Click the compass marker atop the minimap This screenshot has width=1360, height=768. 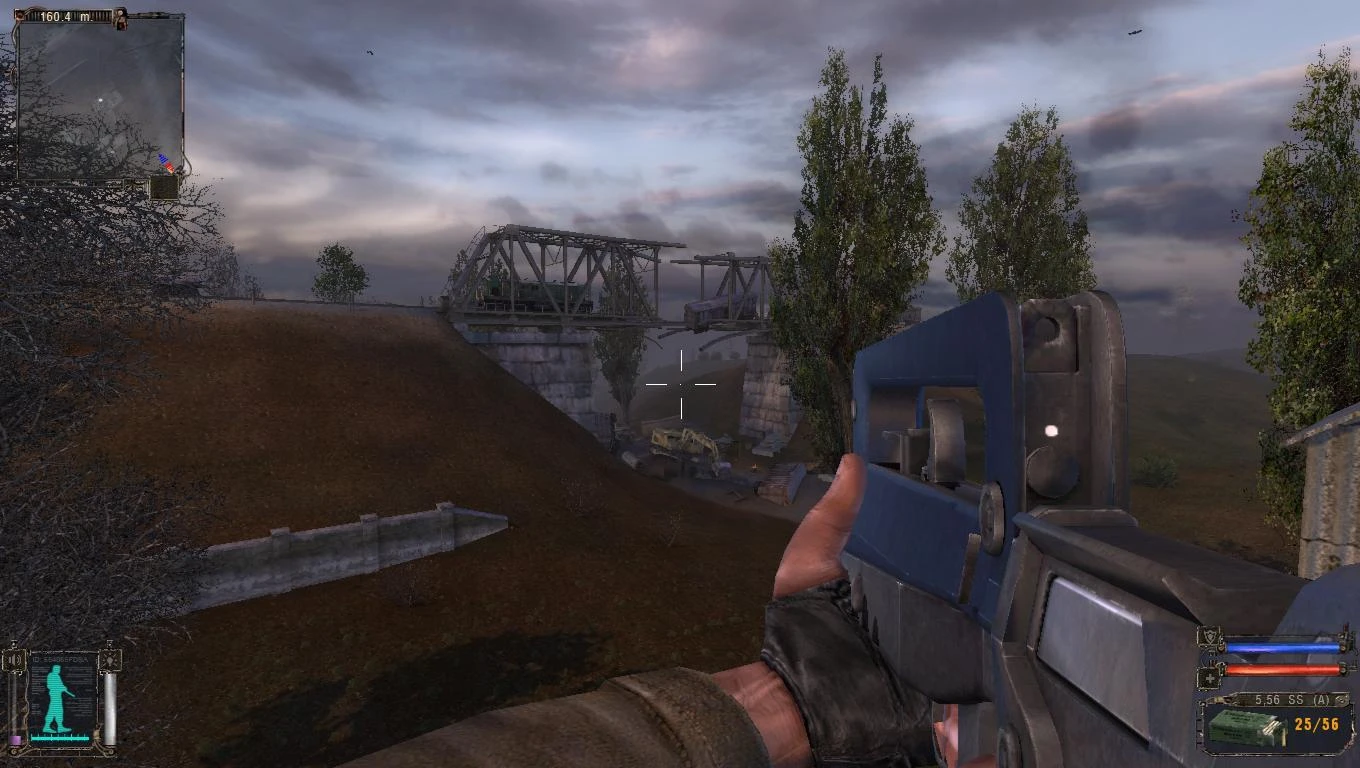point(120,18)
